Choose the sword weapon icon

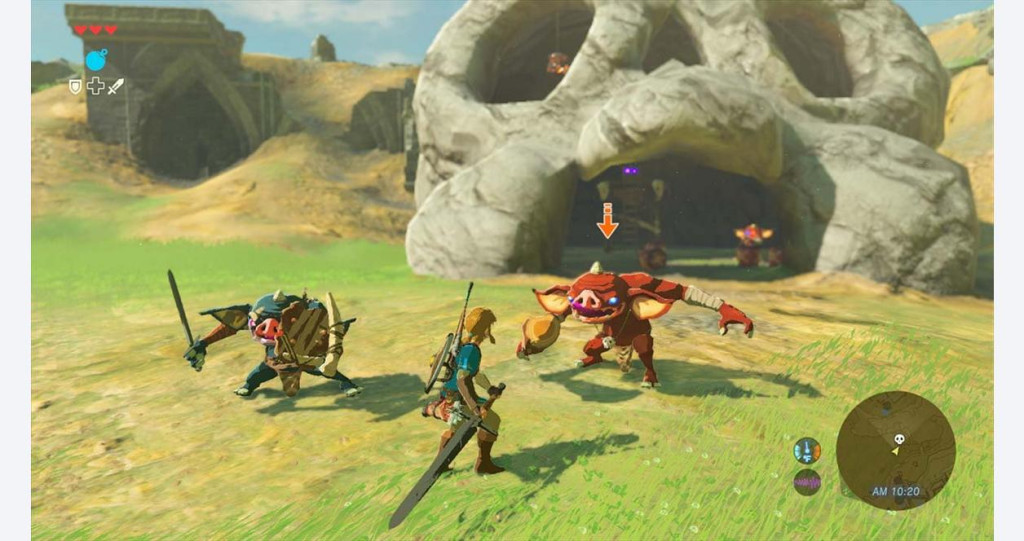coord(115,86)
